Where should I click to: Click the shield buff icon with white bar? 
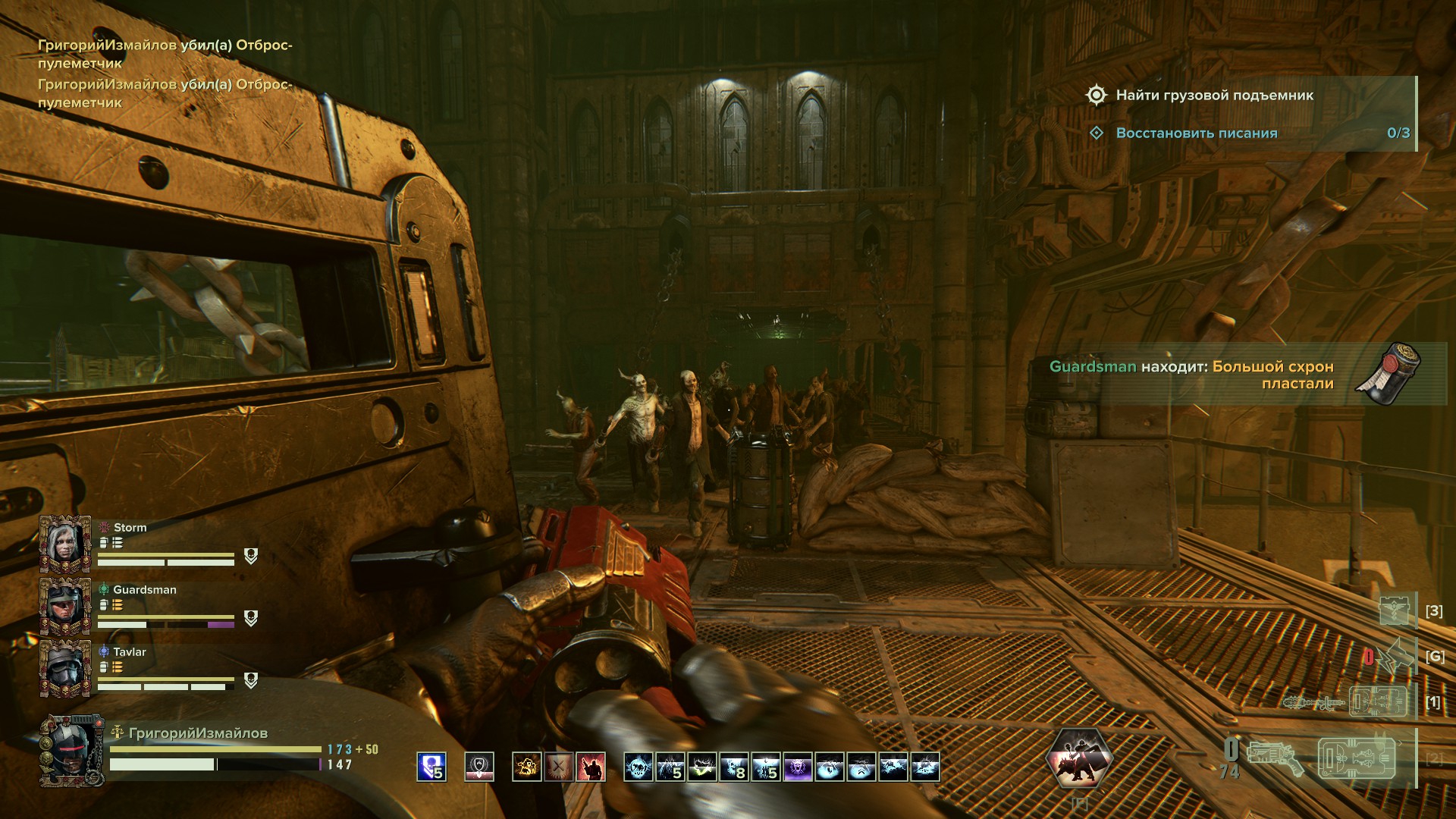point(479,767)
